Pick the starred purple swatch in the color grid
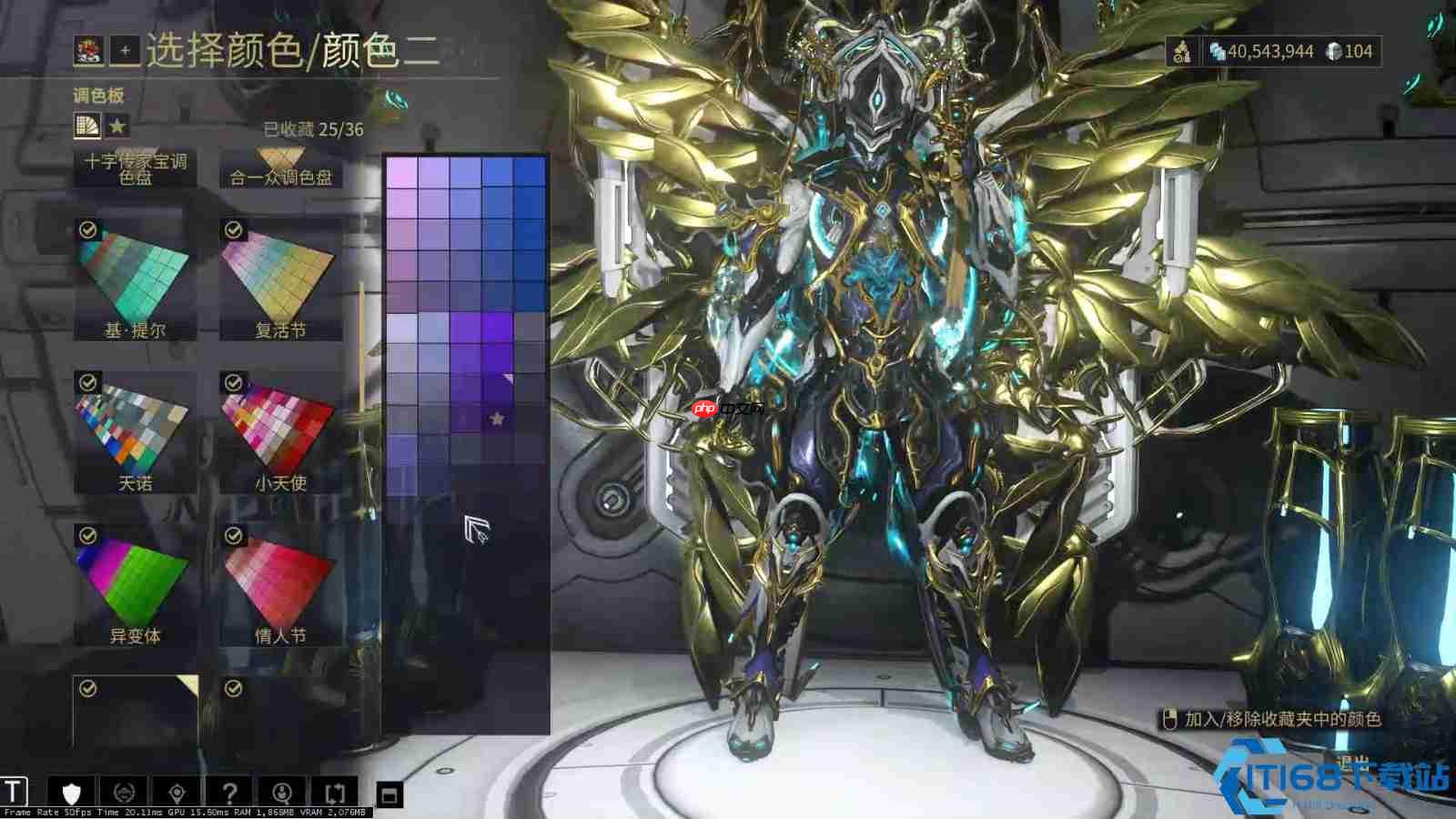 [x=496, y=417]
